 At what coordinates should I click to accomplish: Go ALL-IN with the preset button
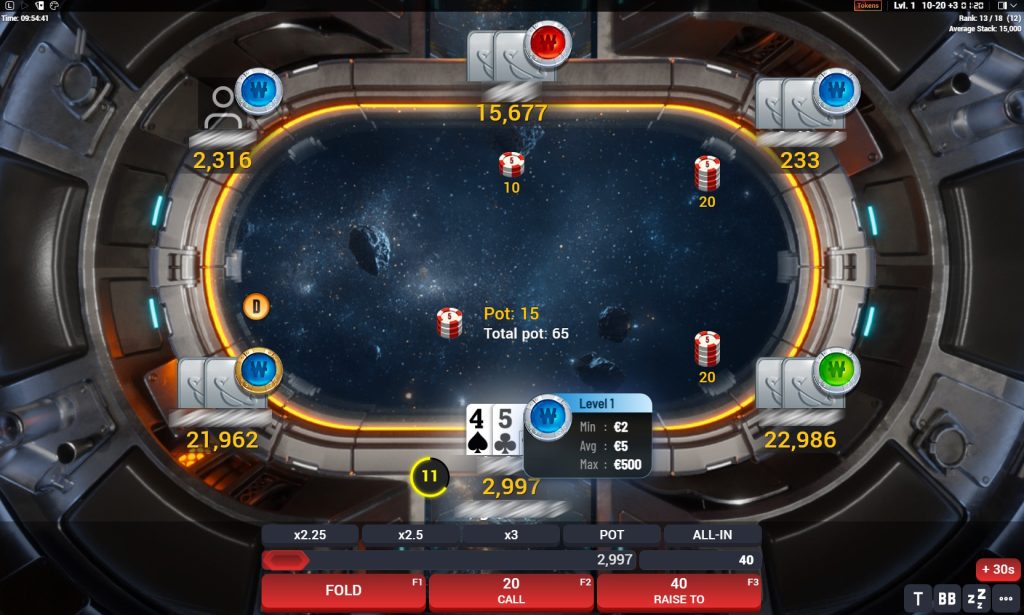[x=712, y=535]
